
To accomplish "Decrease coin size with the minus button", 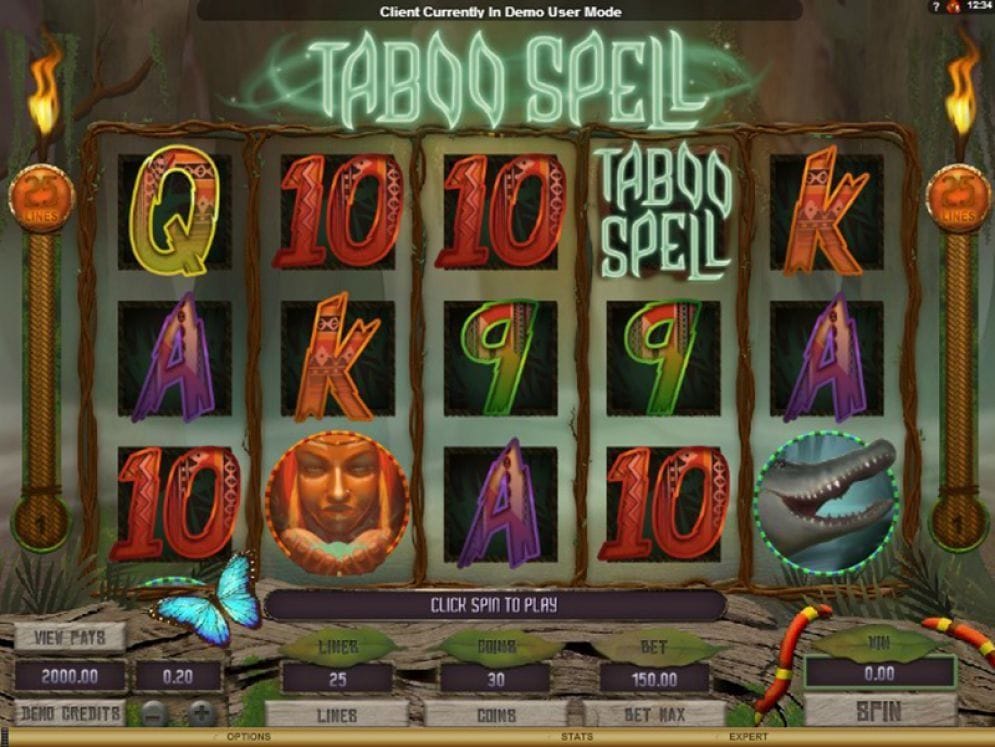I will [153, 713].
